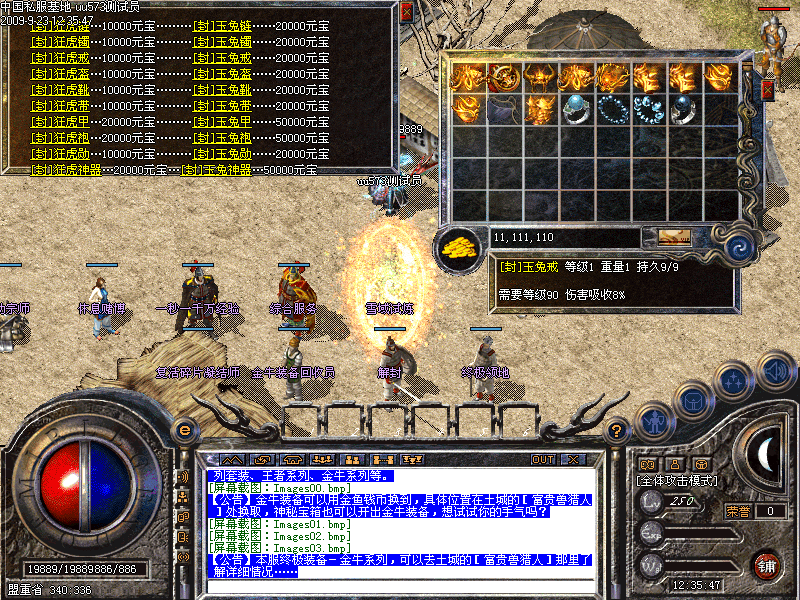Close the NPC shop dialog

tap(406, 13)
